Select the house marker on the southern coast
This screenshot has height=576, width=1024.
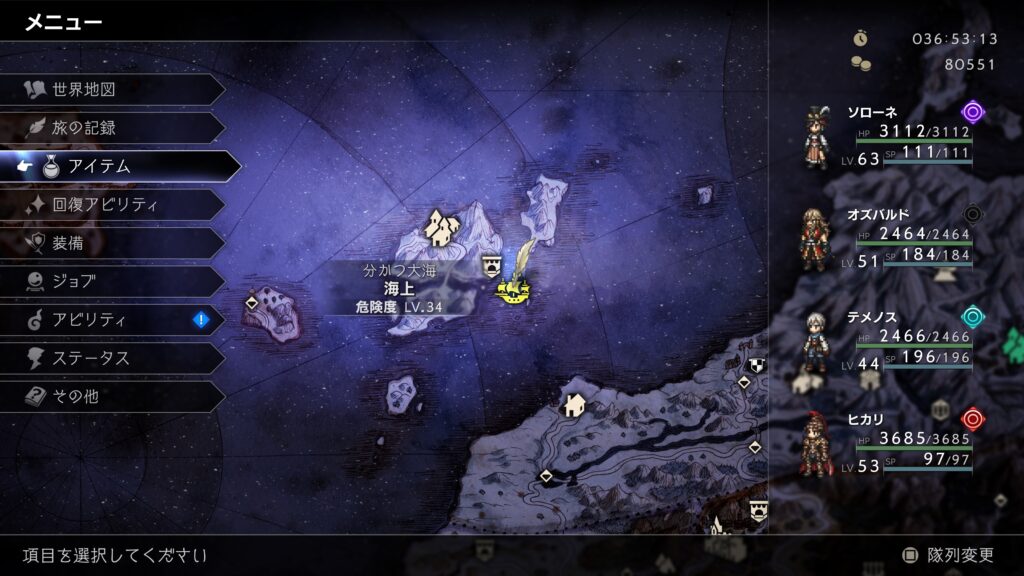574,404
